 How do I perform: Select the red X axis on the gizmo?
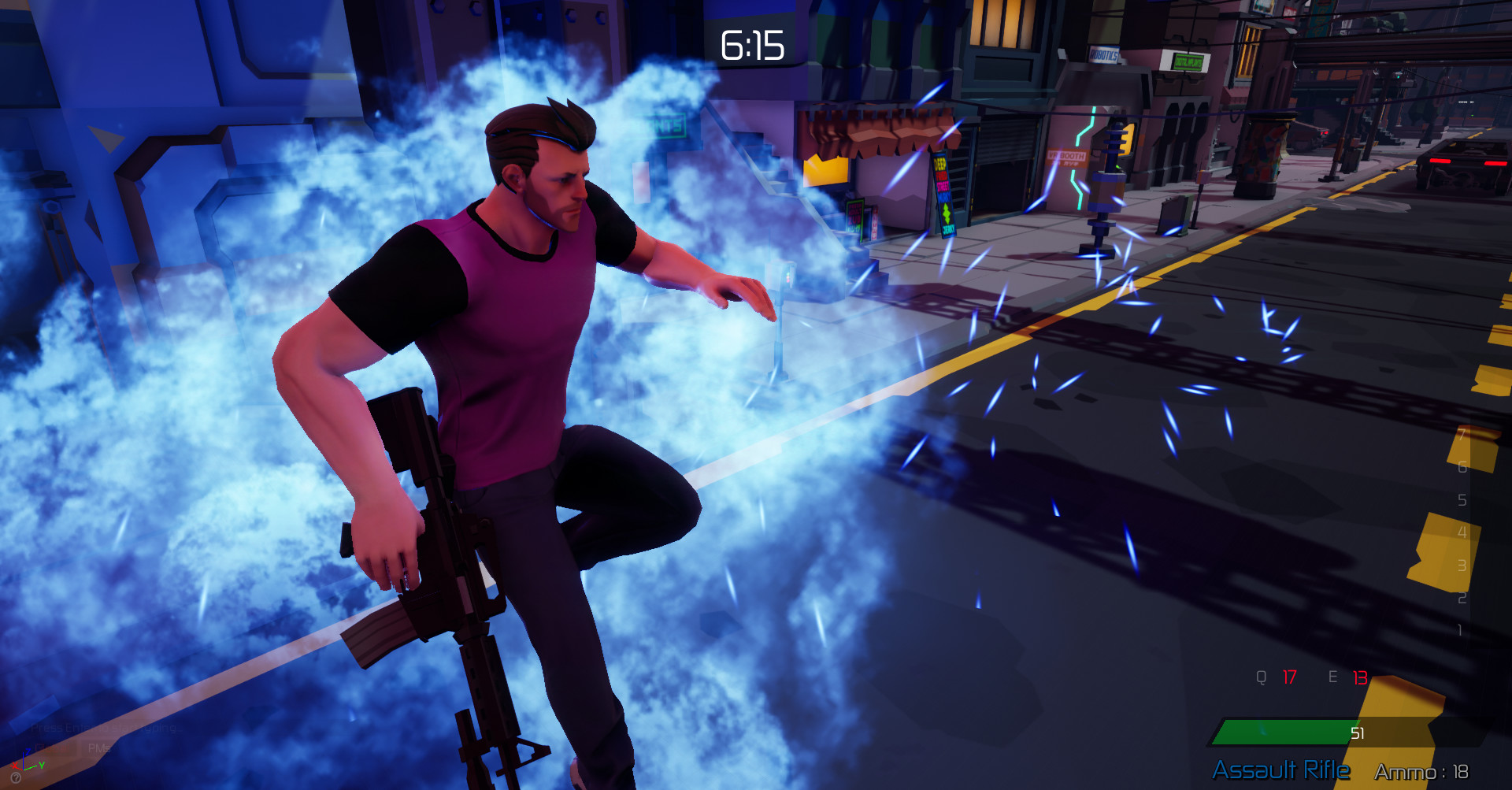pyautogui.click(x=15, y=766)
